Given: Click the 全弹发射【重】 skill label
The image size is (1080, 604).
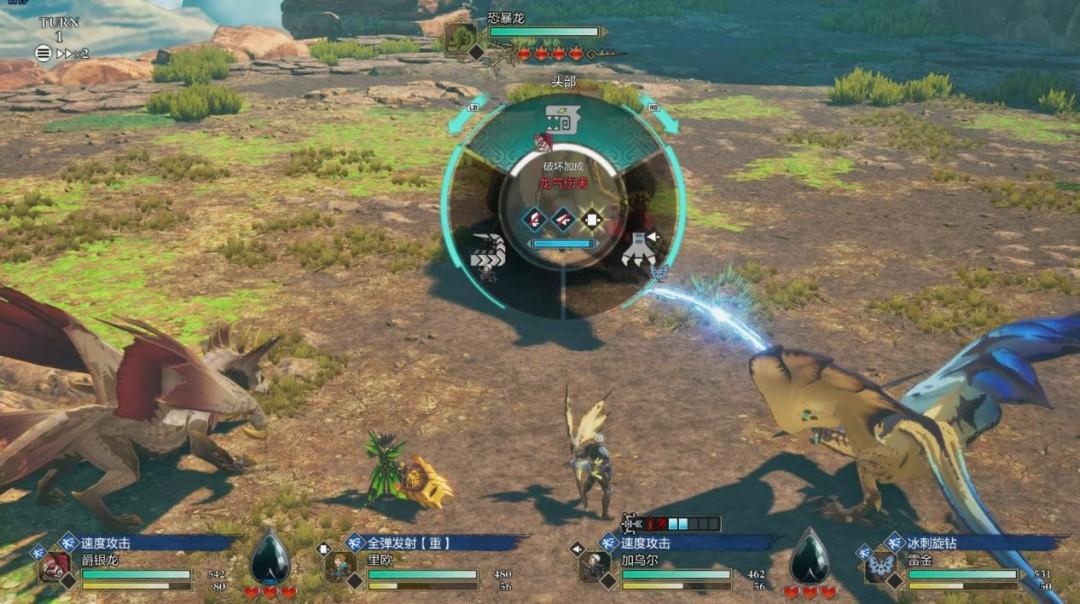Looking at the screenshot, I should pyautogui.click(x=408, y=543).
